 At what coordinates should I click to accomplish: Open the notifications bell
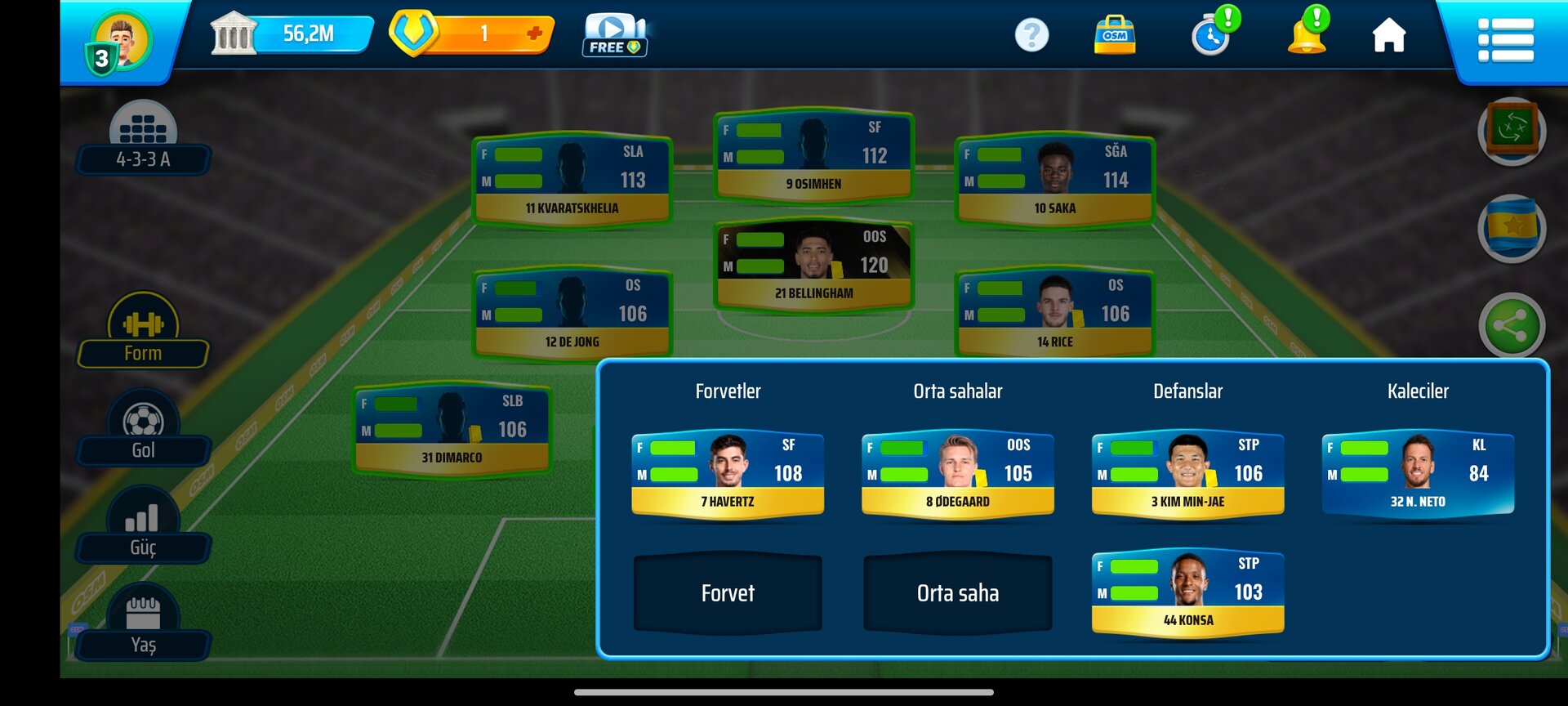point(1307,34)
